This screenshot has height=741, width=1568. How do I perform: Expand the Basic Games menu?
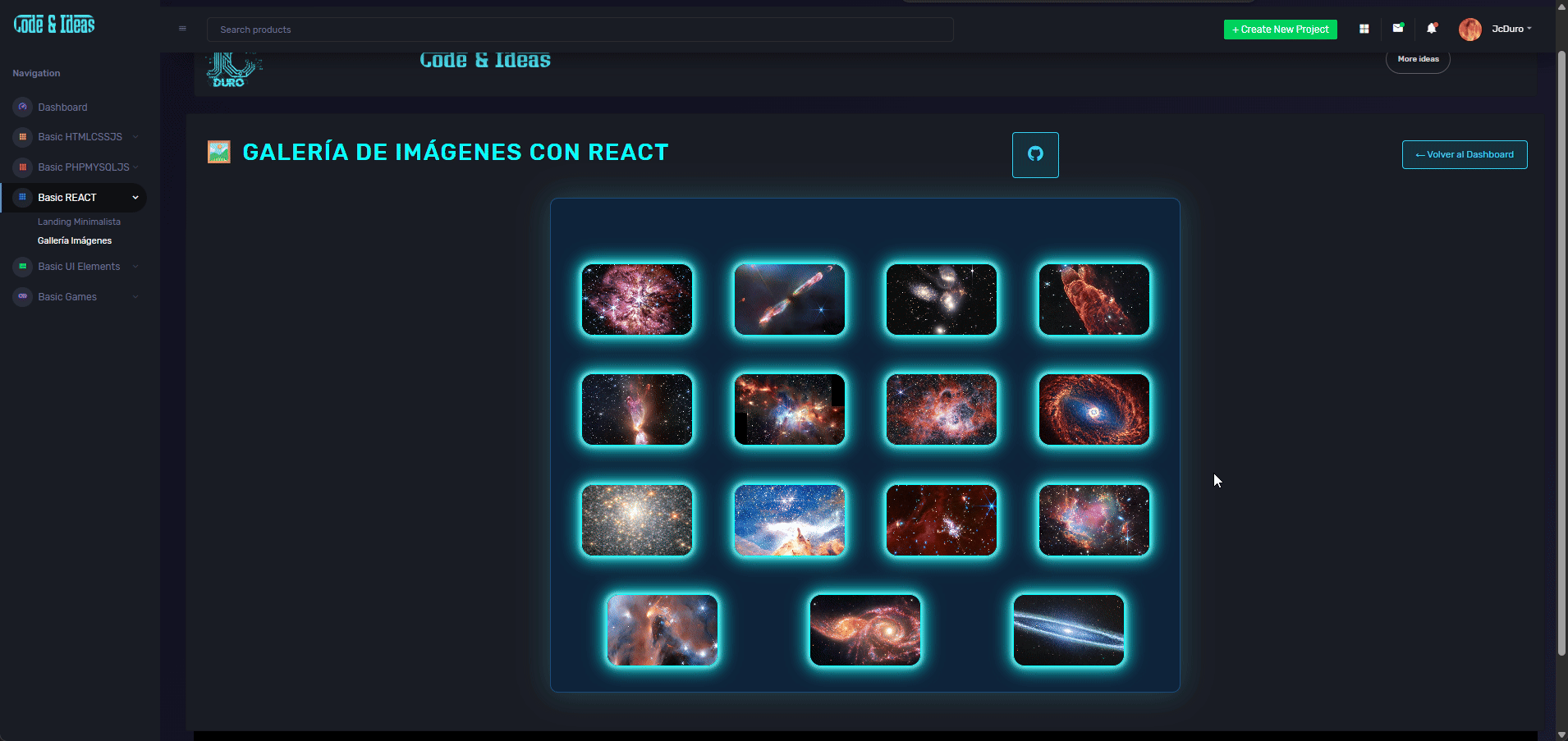click(67, 297)
